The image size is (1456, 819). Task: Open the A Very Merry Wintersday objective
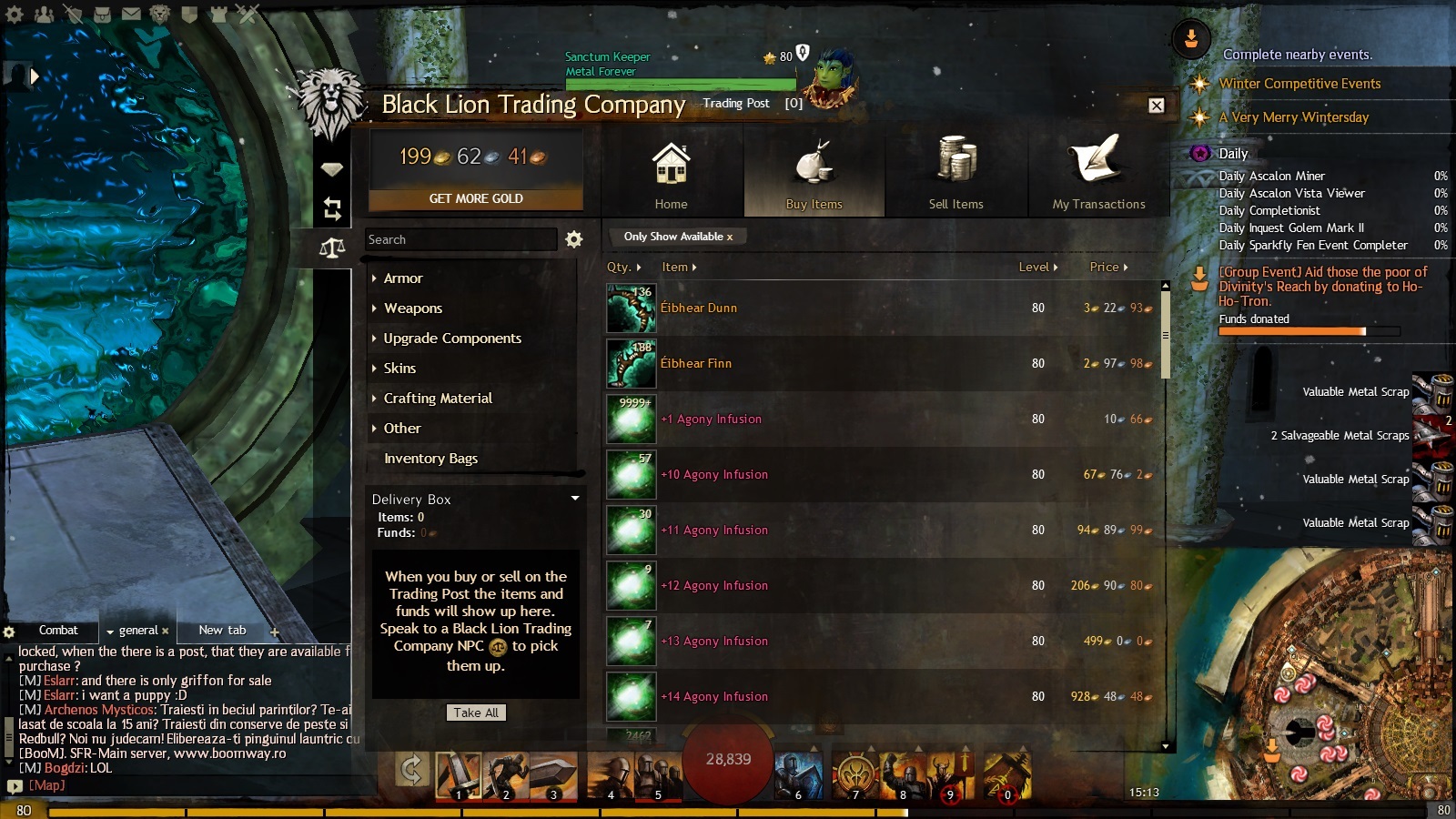(1293, 117)
